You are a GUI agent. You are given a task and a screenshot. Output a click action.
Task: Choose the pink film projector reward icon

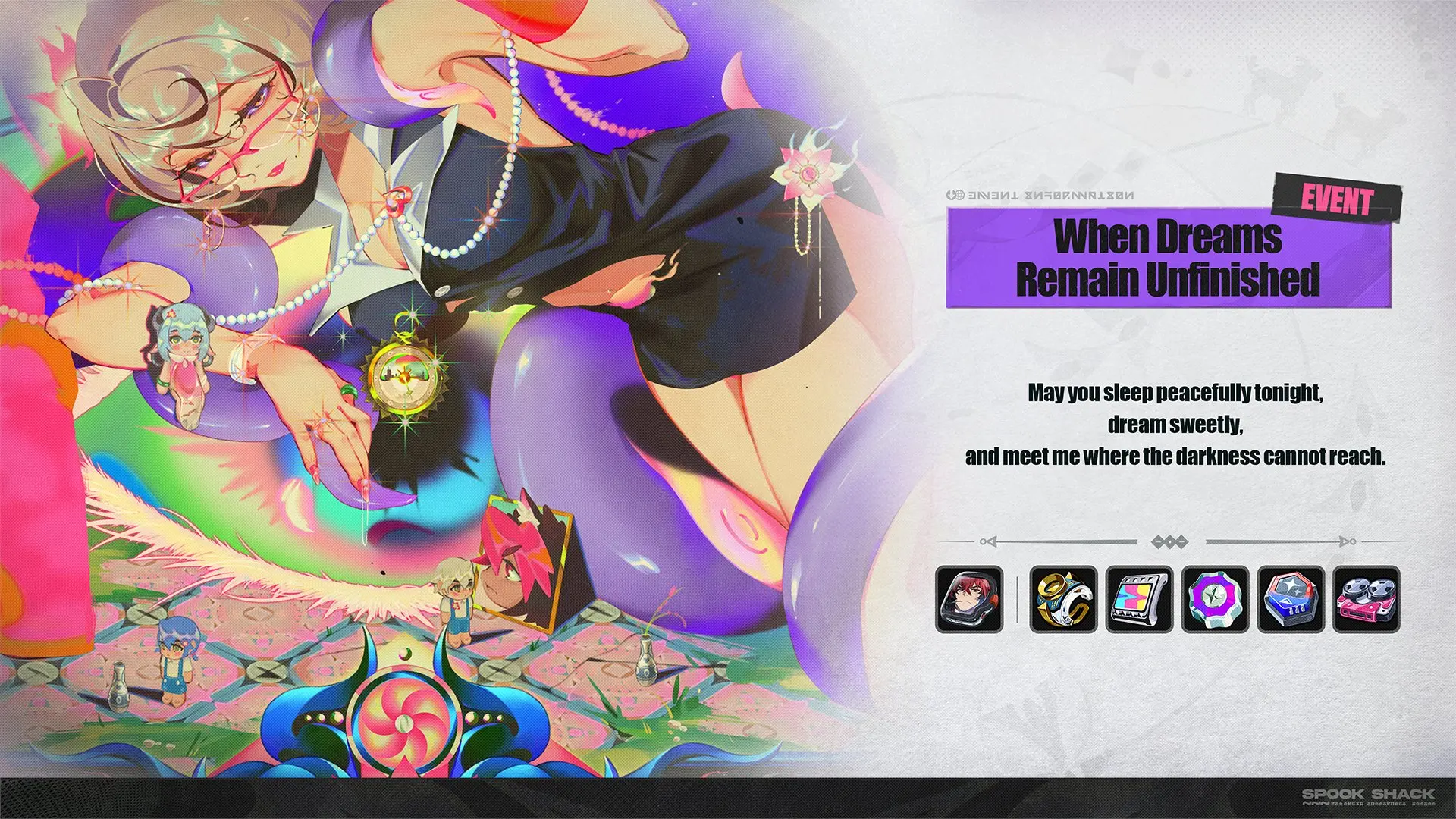point(1367,599)
